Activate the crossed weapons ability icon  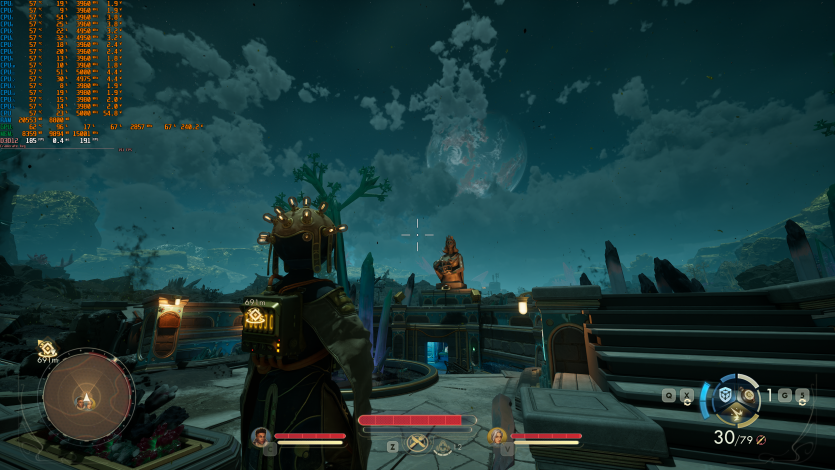(x=418, y=444)
